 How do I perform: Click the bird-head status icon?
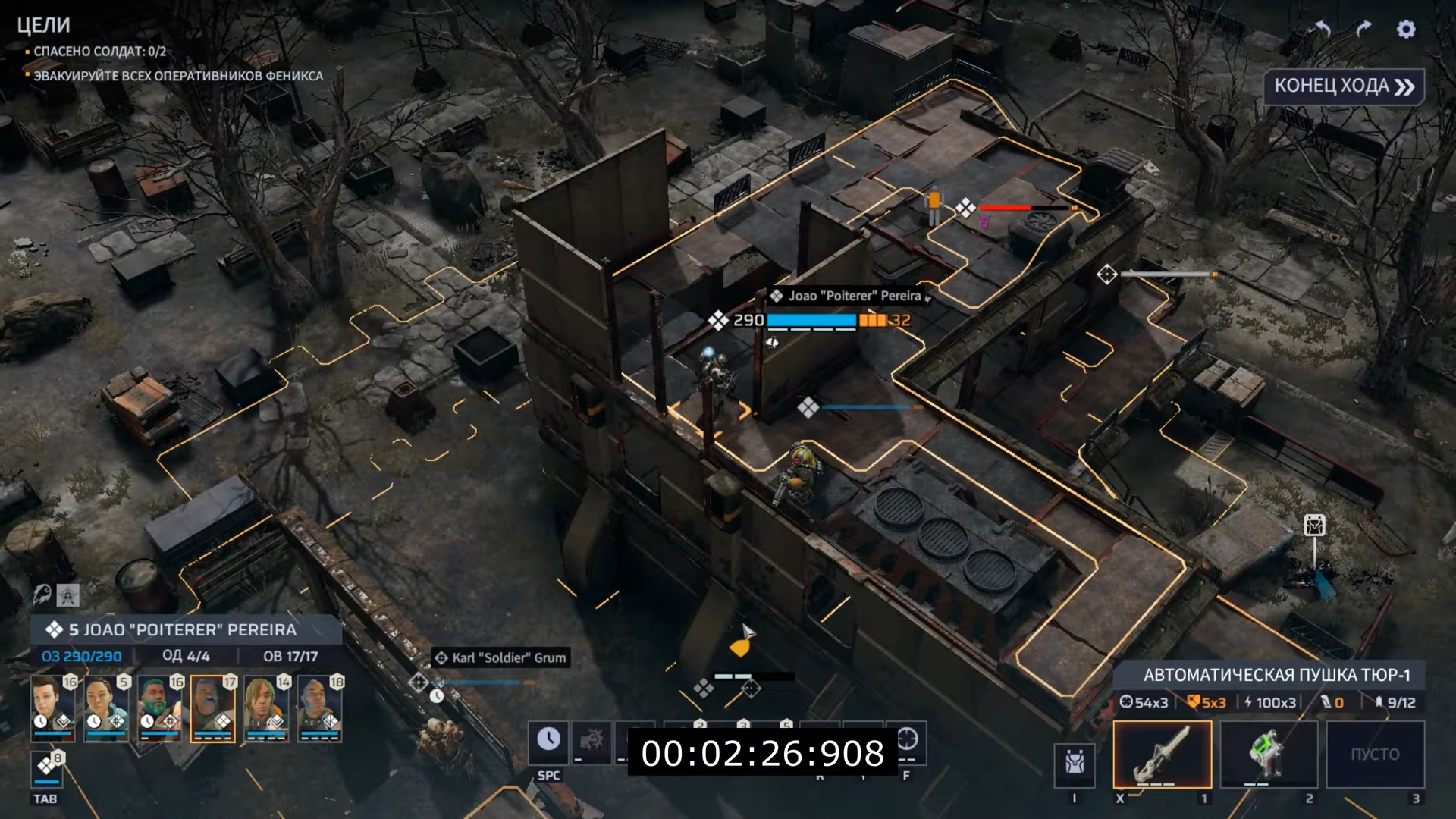[42, 595]
